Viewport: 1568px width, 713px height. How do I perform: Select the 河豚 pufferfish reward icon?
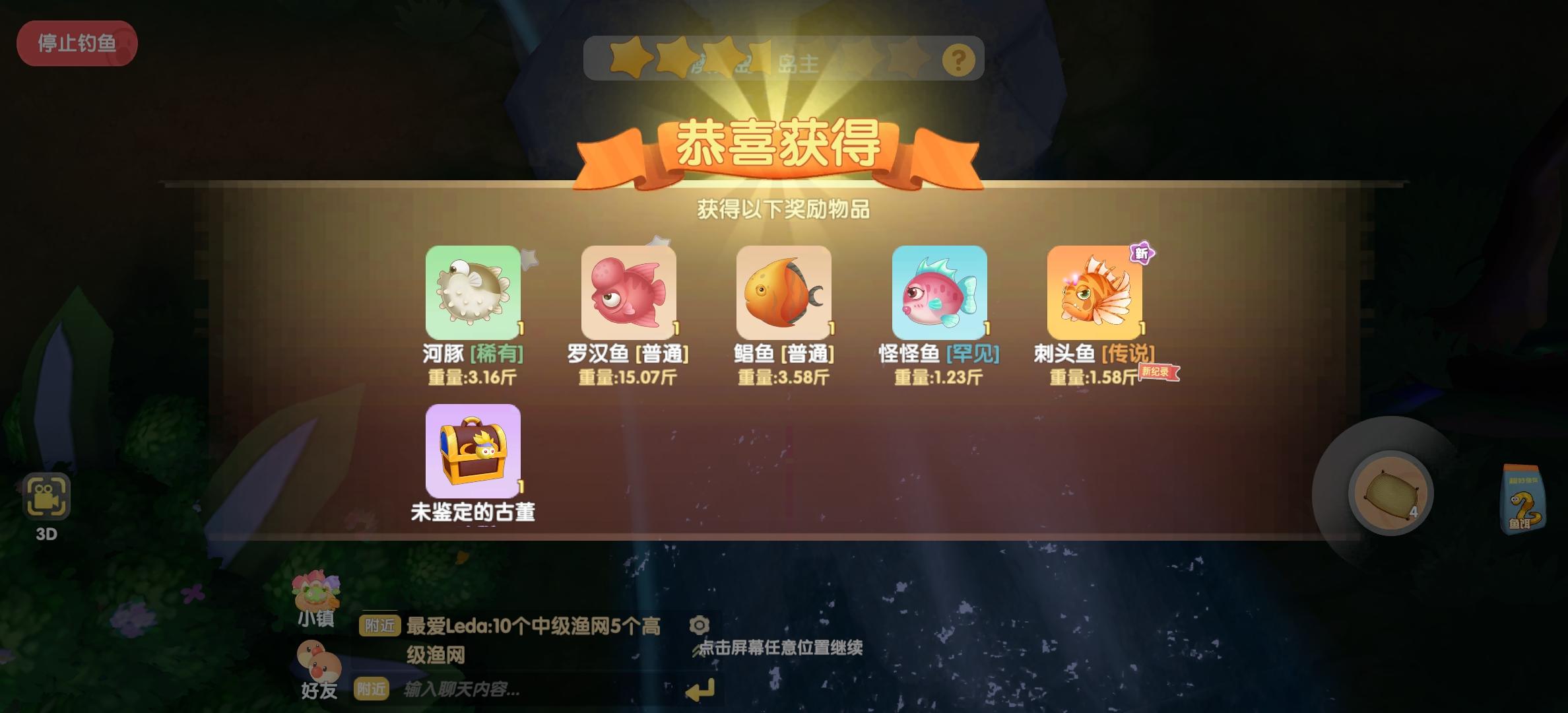(x=473, y=292)
